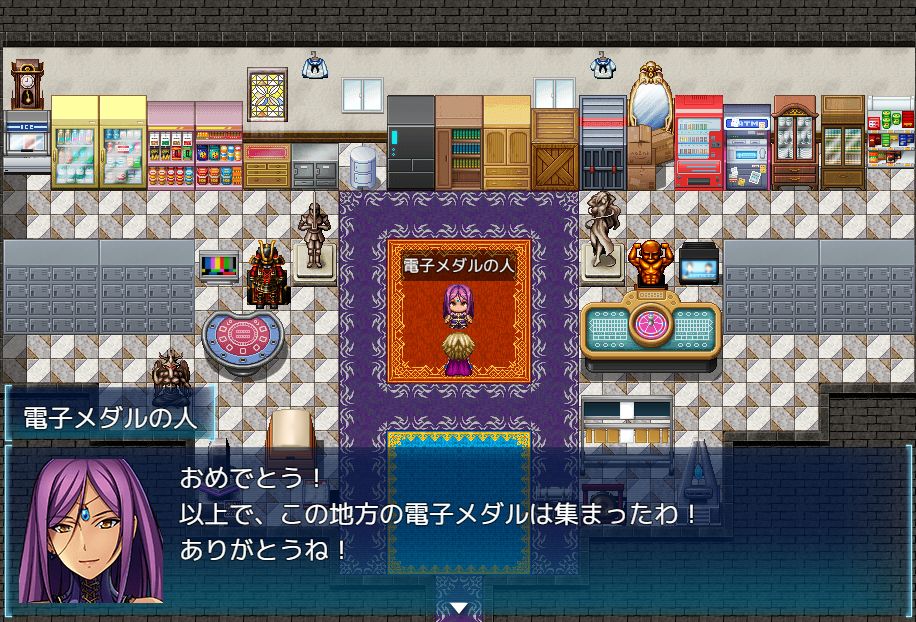
Task: Advance dialogue with the white down arrow
Action: [x=458, y=608]
